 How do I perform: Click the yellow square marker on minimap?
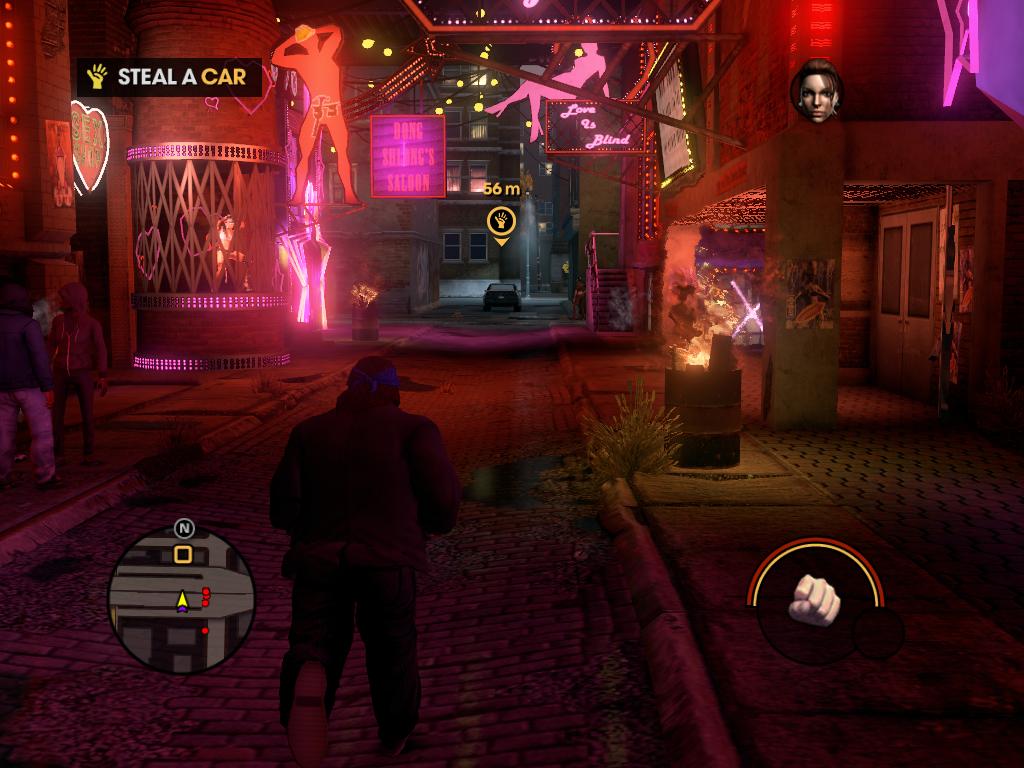[x=183, y=553]
